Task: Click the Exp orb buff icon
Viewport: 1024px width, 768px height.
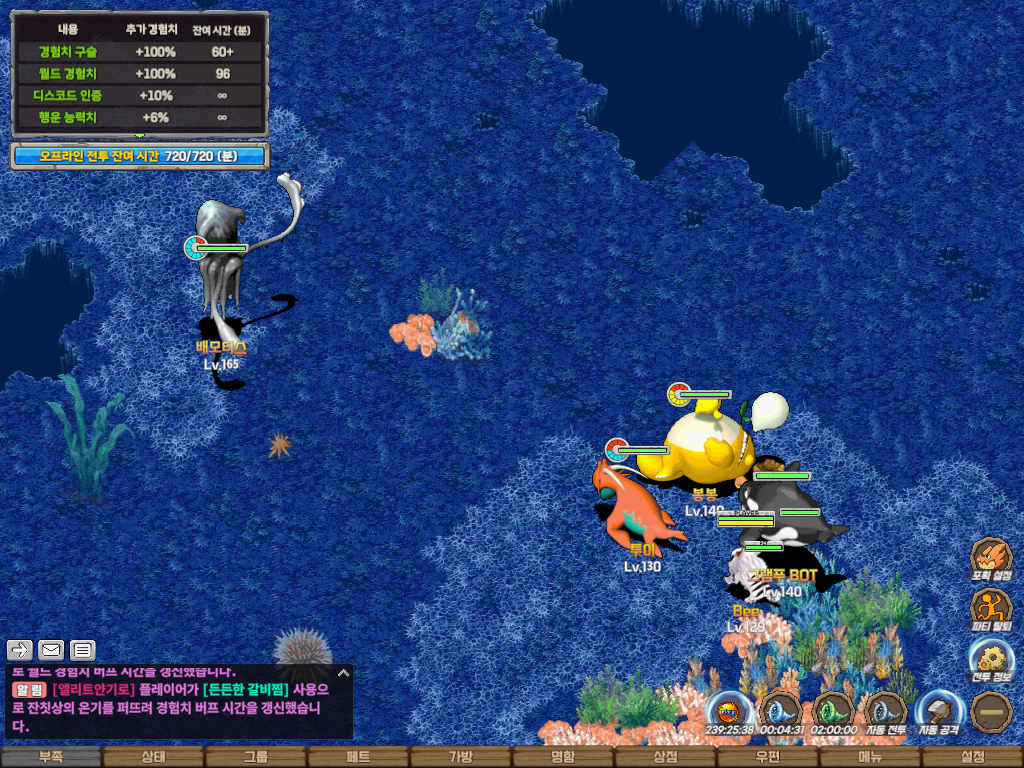Action: pos(729,711)
